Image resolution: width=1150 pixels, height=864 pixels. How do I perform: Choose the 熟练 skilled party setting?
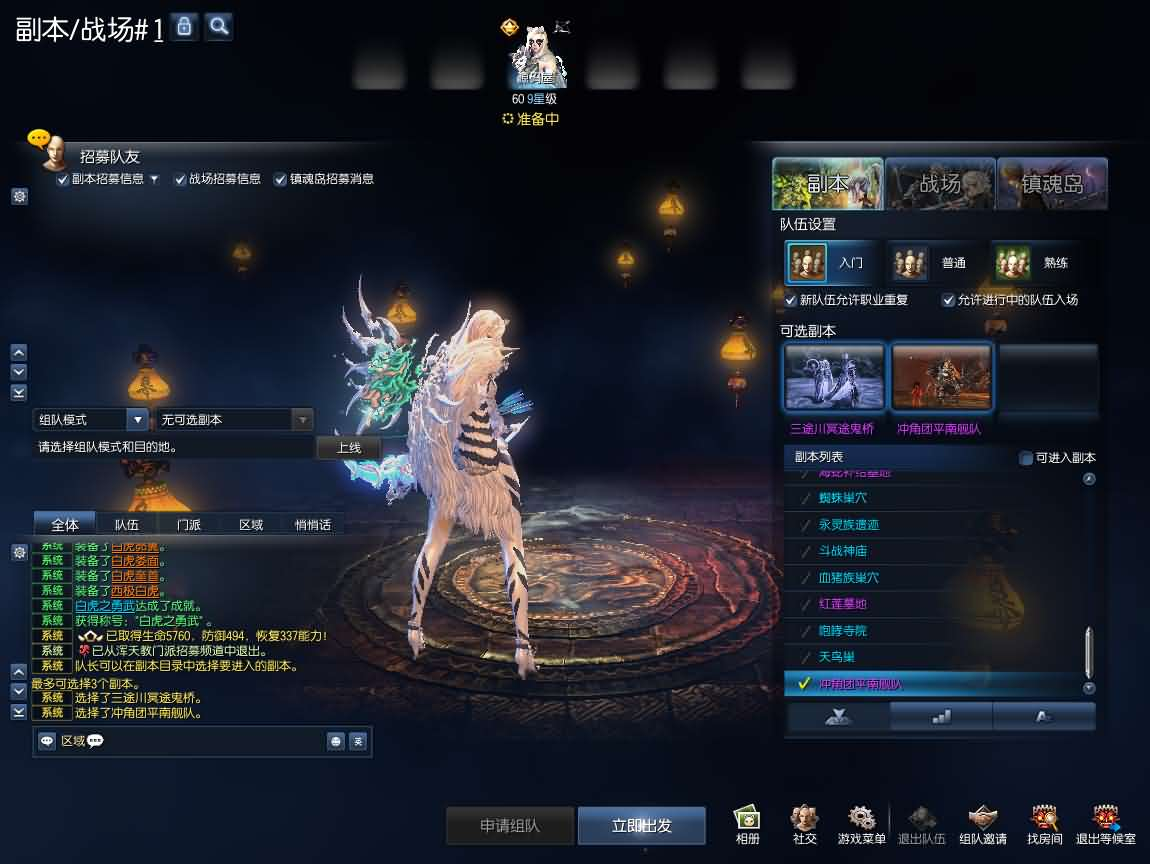(x=1035, y=263)
